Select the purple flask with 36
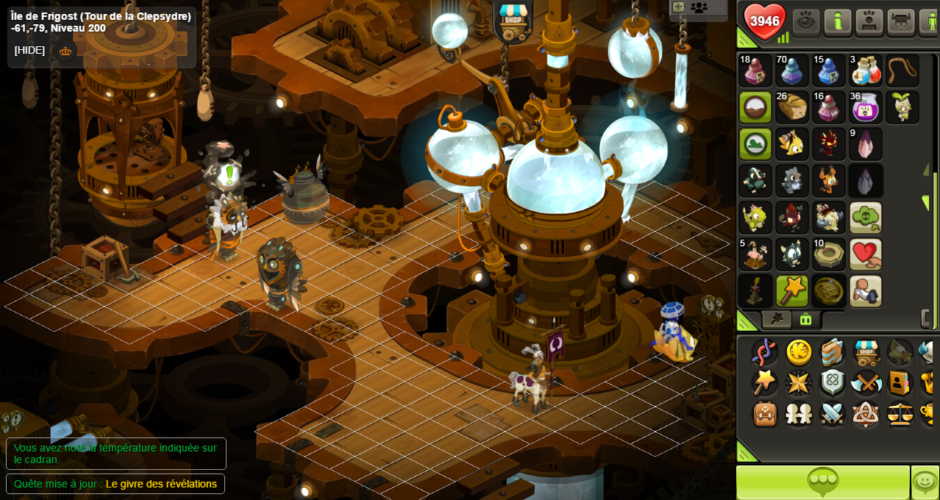This screenshot has height=500, width=940. click(x=864, y=106)
